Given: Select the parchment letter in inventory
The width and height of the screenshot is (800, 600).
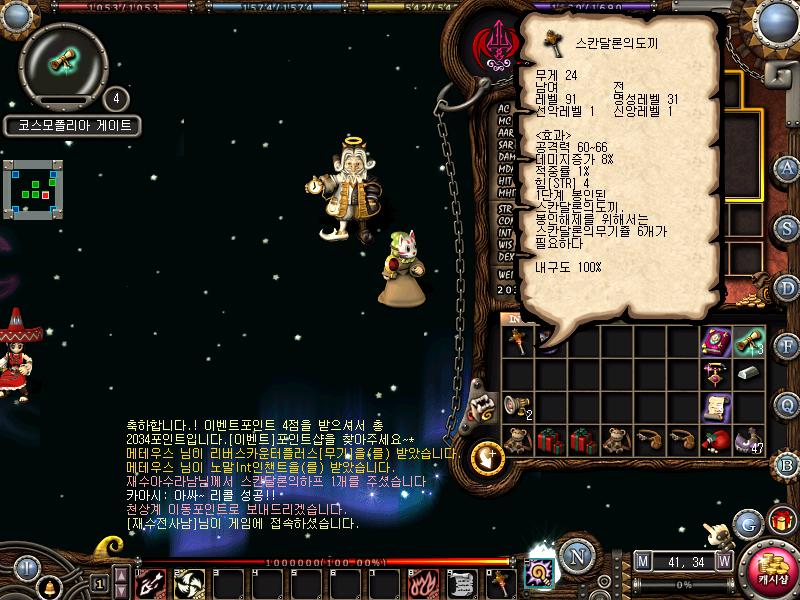Looking at the screenshot, I should (x=715, y=406).
